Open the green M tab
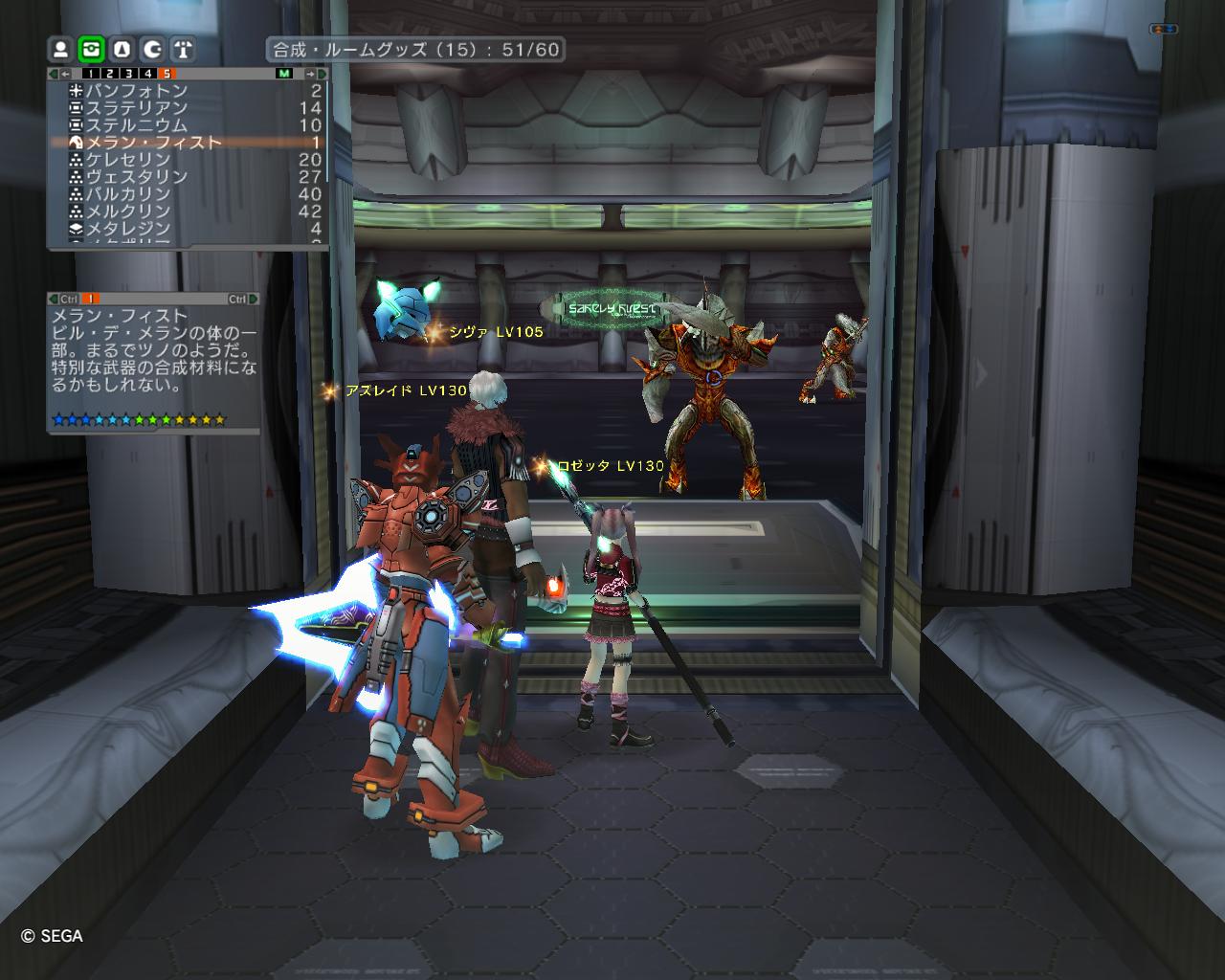 coord(284,74)
